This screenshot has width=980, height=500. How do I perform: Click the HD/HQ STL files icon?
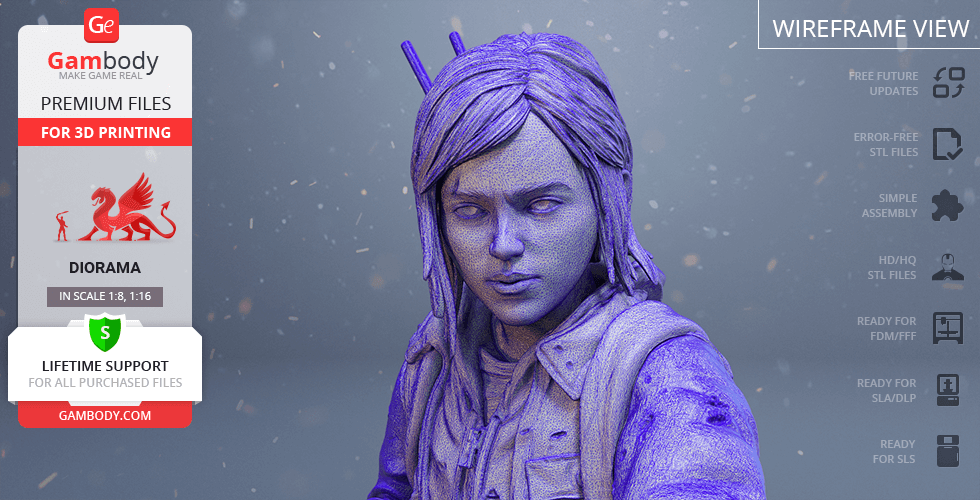pos(947,266)
